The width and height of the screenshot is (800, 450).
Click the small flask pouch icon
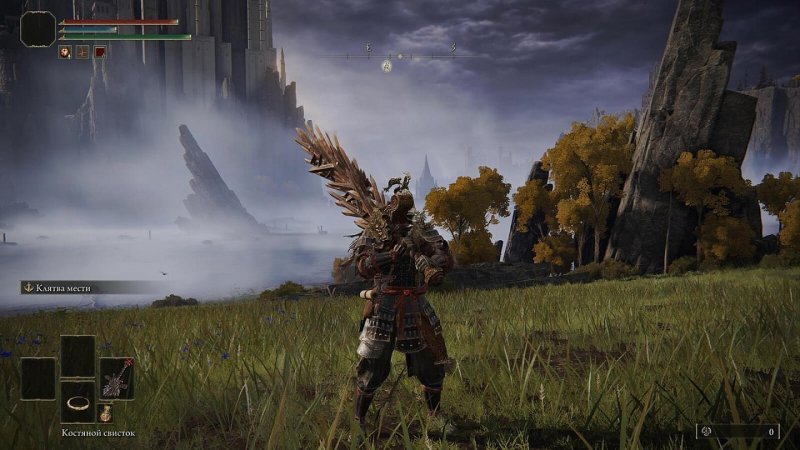(105, 411)
